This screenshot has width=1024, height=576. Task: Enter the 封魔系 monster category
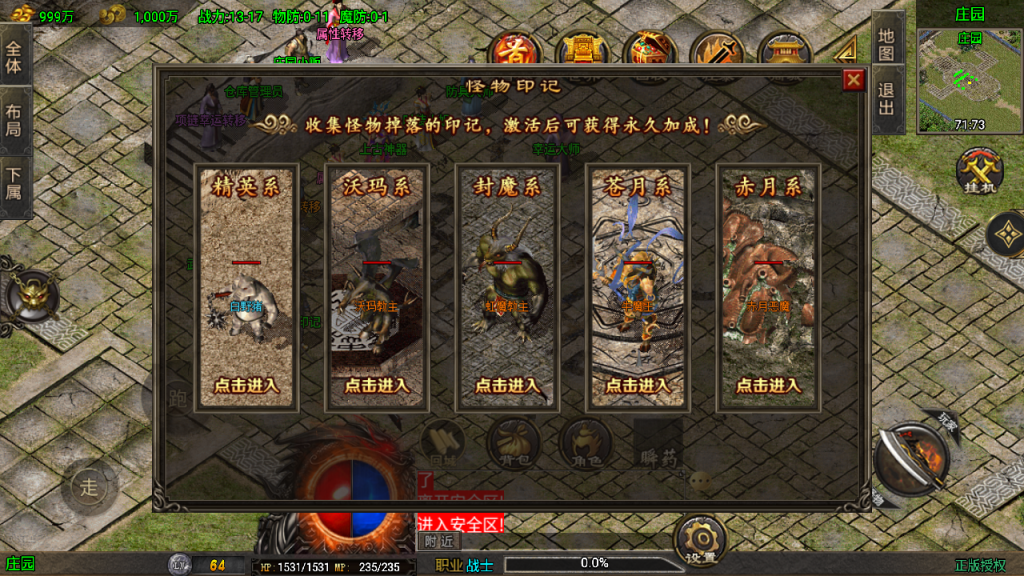[507, 385]
